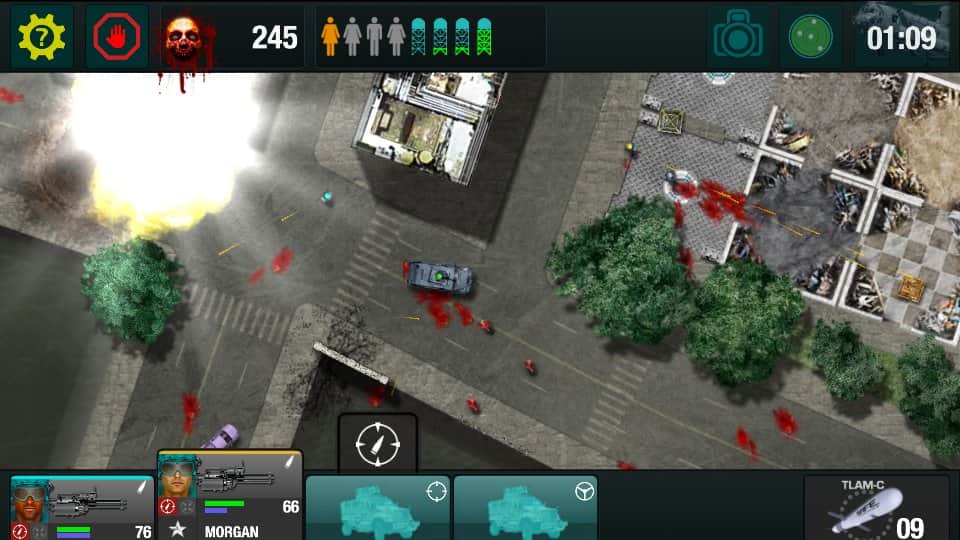
Task: Choose the vehicle slot with steering wheel icon
Action: 526,508
